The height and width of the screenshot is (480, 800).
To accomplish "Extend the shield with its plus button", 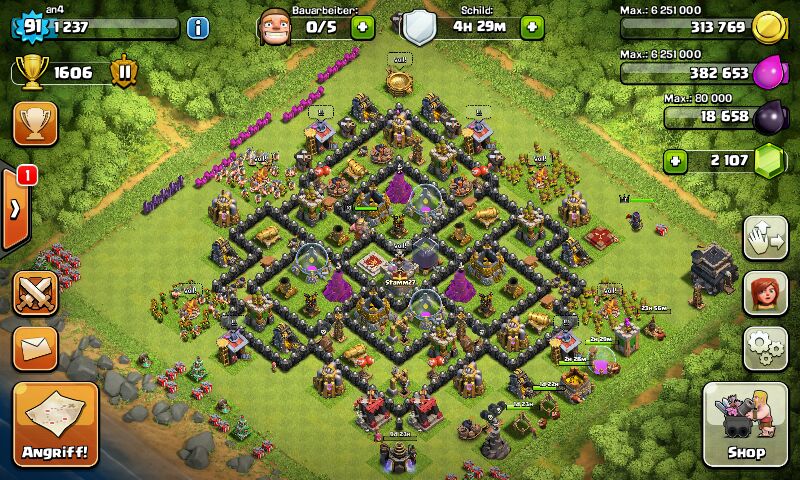I will click(531, 26).
